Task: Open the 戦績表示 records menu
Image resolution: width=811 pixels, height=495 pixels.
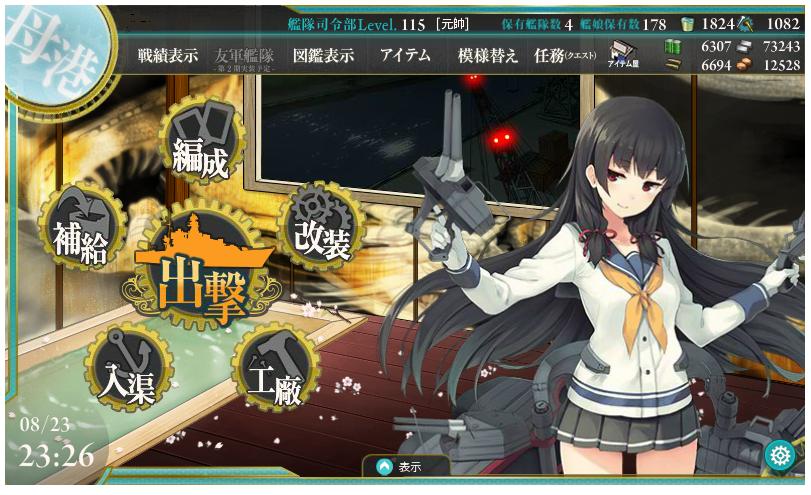Action: coord(168,56)
